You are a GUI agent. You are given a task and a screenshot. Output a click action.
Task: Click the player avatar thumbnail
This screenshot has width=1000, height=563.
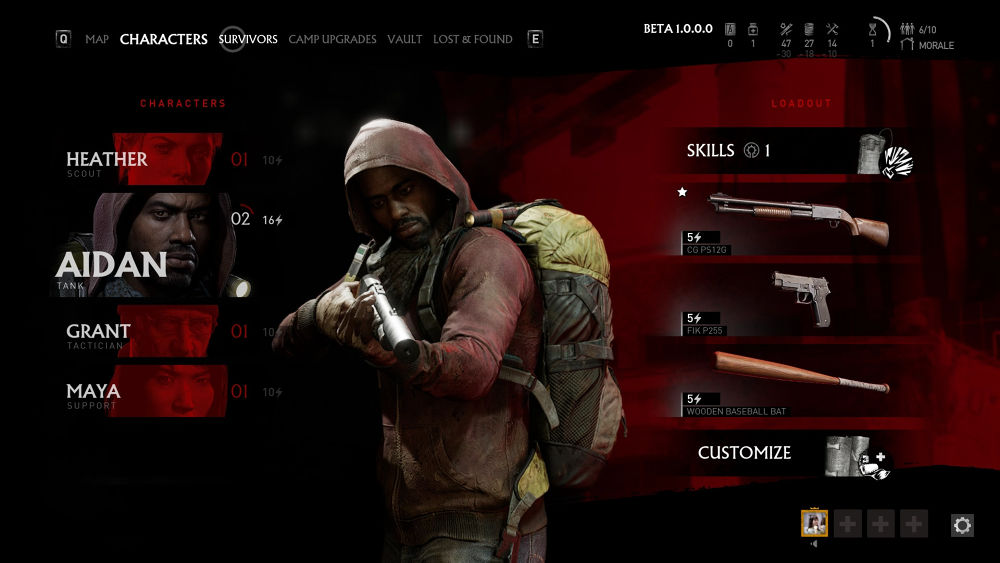click(814, 523)
